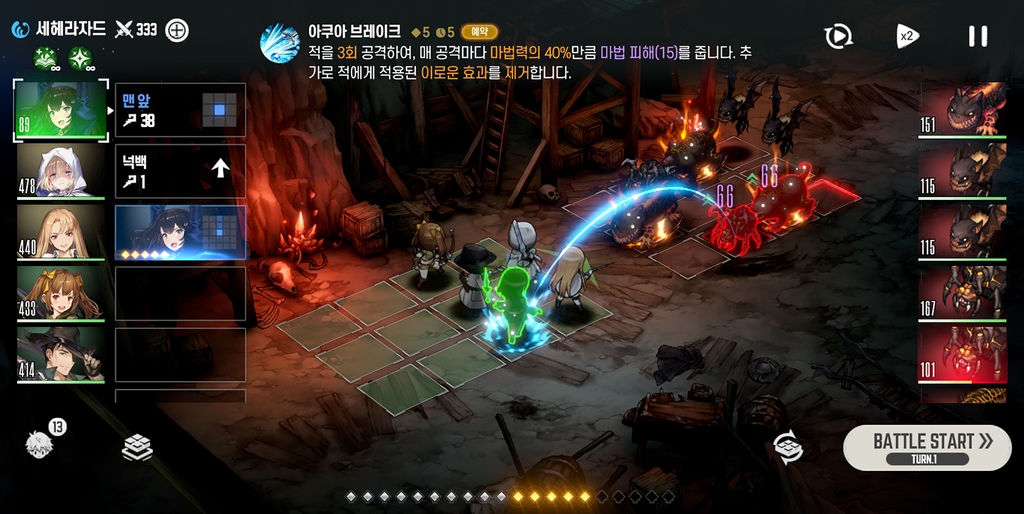Screen dimensions: 1024x514
Task: Click the swap rotation icon near Battle Start
Action: pos(789,447)
